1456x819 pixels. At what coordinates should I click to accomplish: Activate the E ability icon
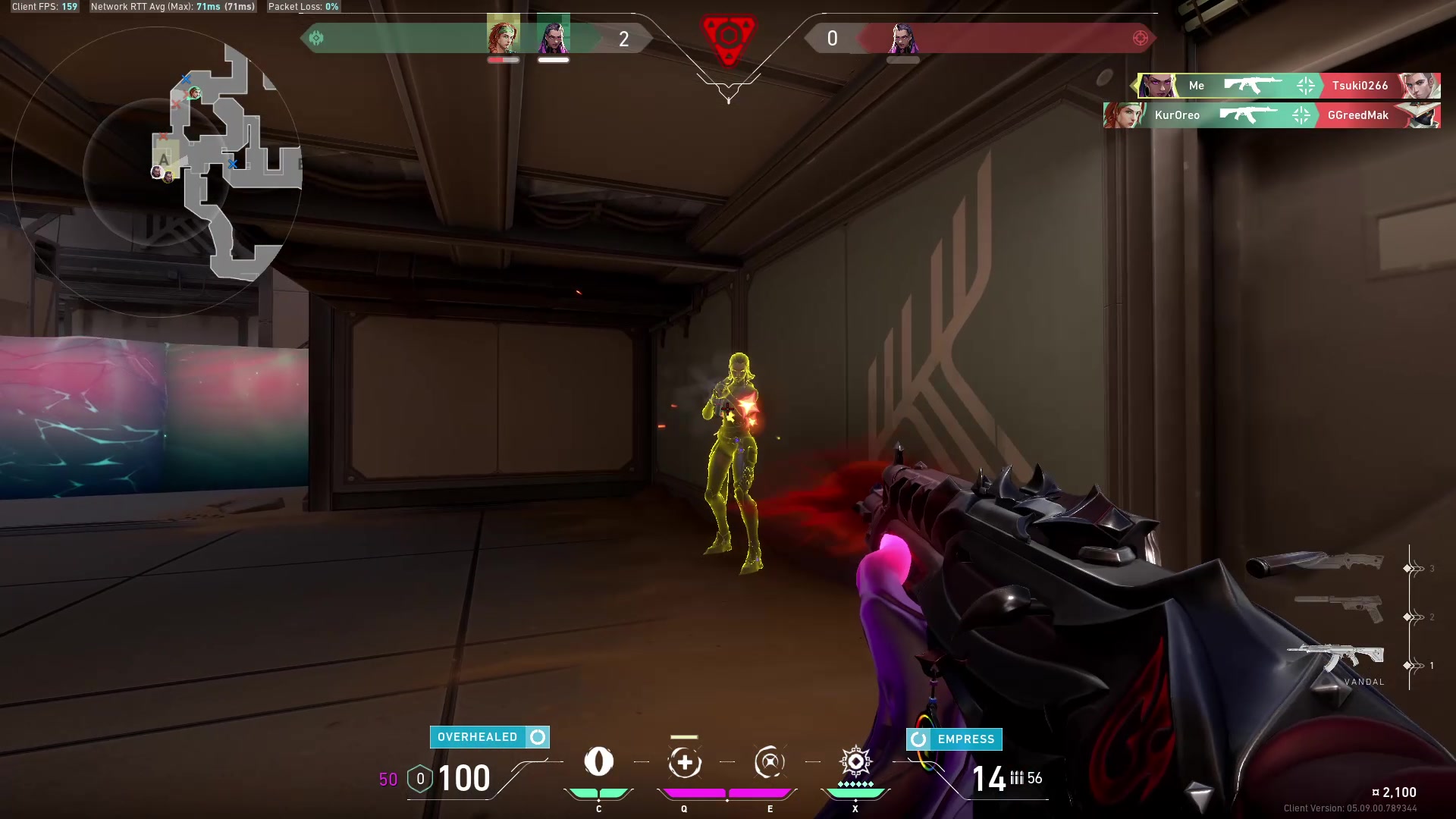[x=769, y=762]
